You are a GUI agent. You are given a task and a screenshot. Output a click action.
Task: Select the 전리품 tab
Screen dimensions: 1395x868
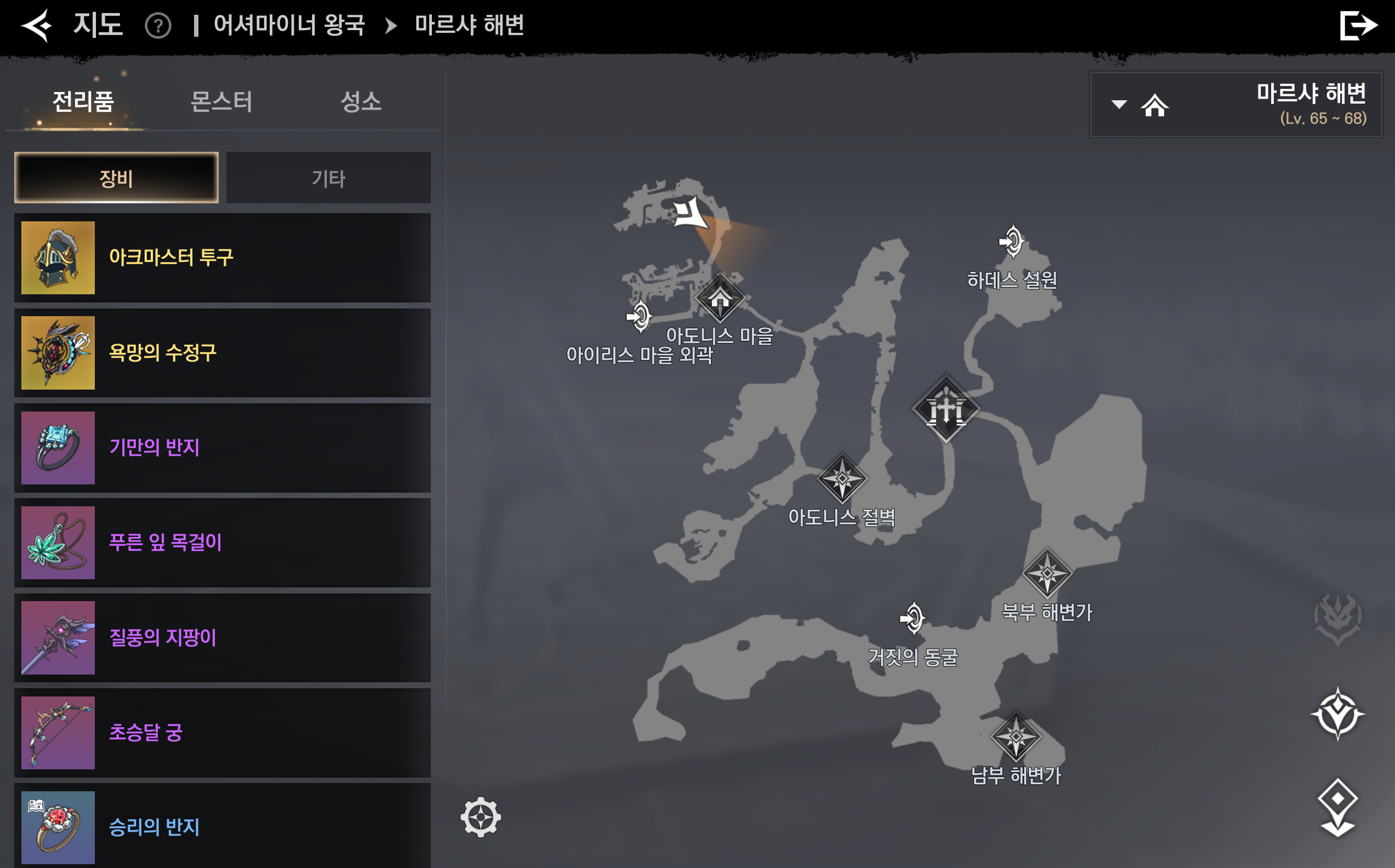(x=83, y=101)
